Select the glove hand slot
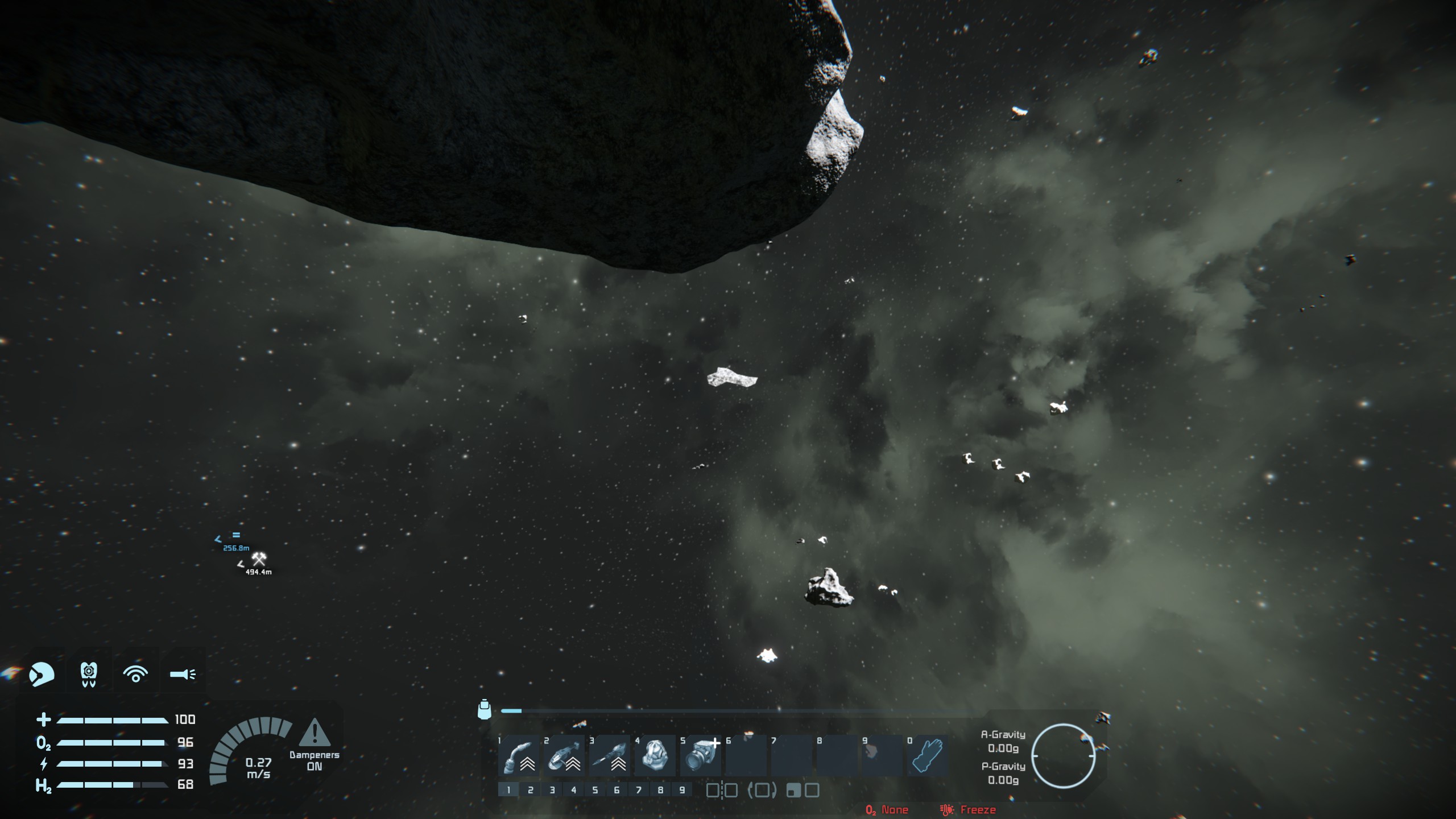The height and width of the screenshot is (819, 1456). pyautogui.click(x=927, y=756)
